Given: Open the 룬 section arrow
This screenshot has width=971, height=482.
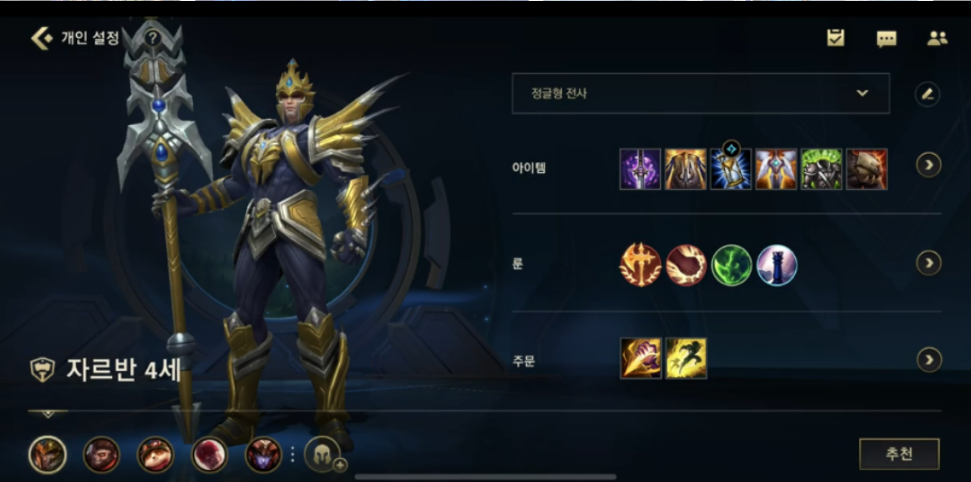Looking at the screenshot, I should coord(929,263).
